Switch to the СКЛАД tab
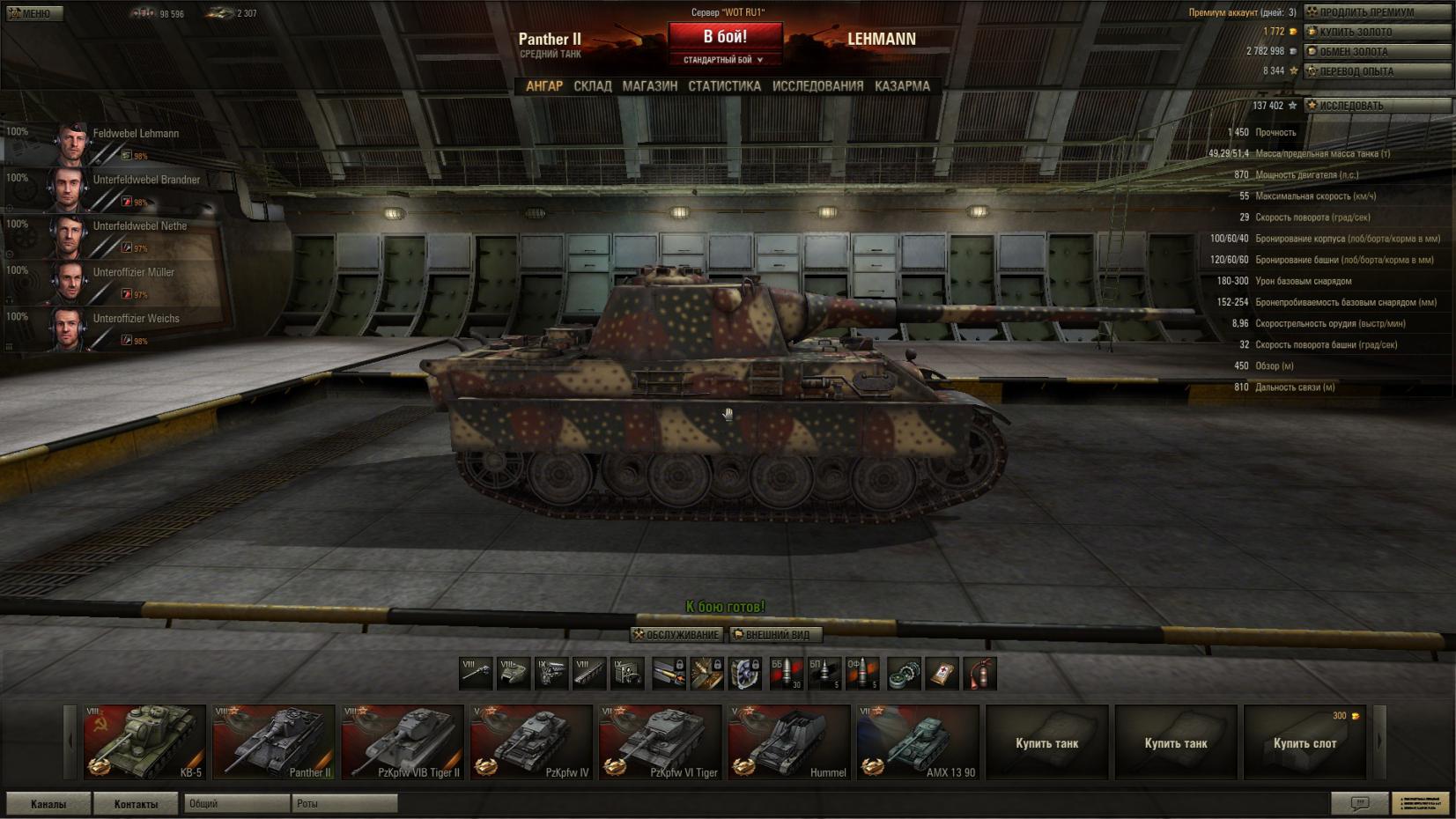 point(592,86)
